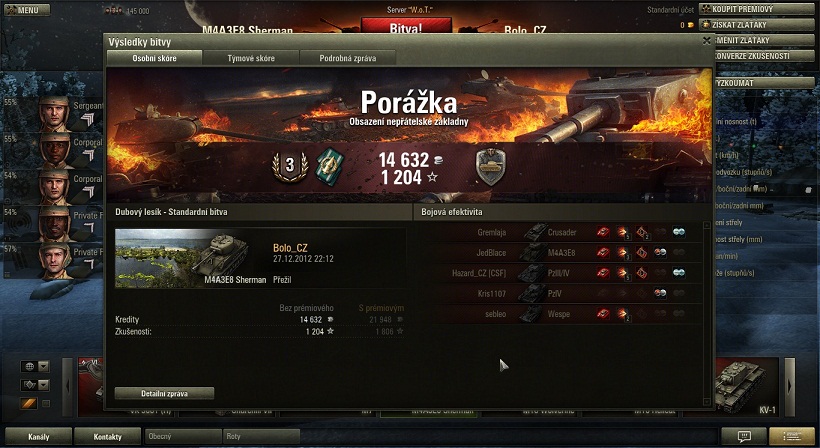This screenshot has height=448, width=820.
Task: Open the Kanály chat channels
Action: click(x=36, y=437)
